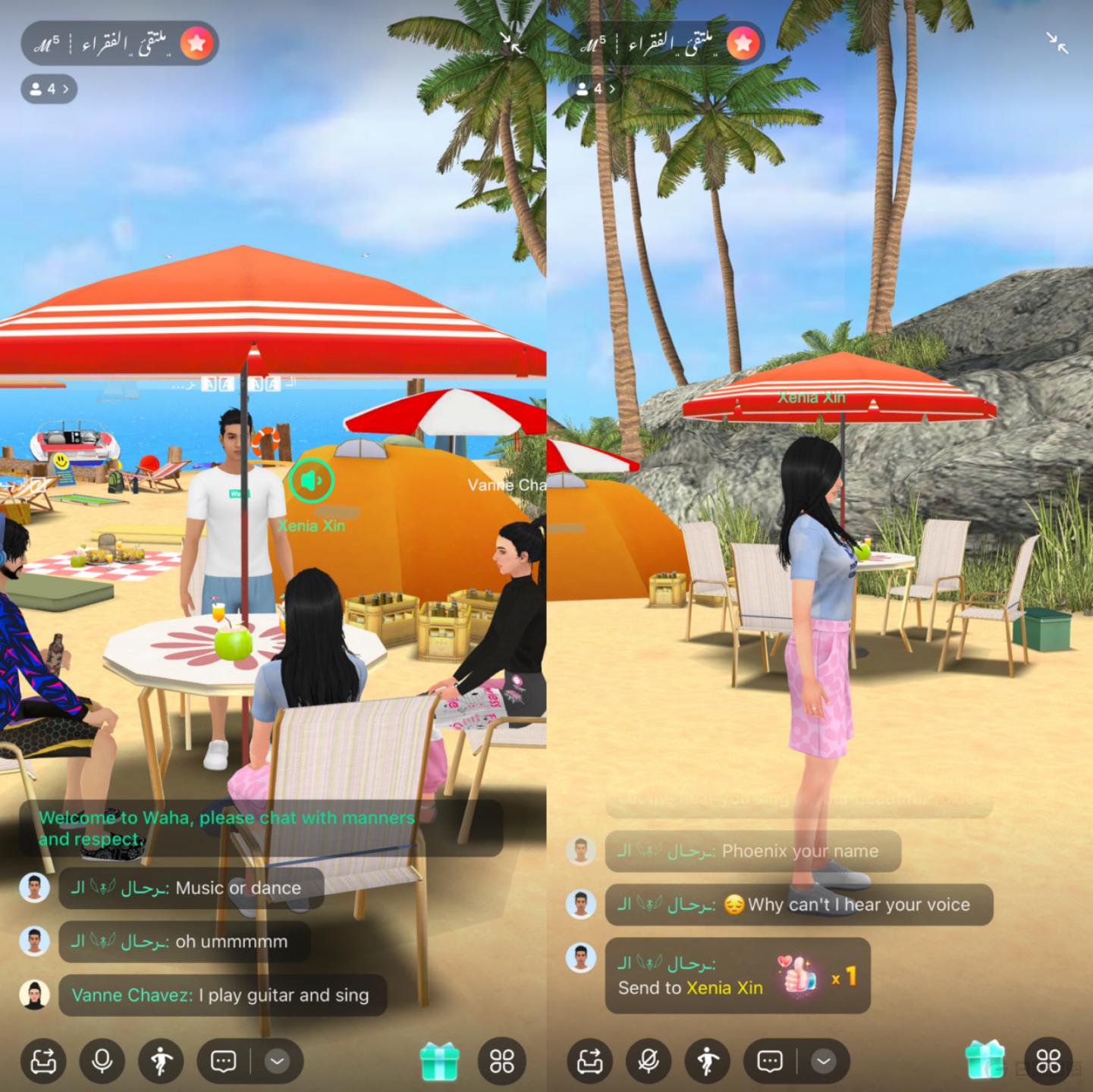This screenshot has height=1092, width=1093.
Task: Mute the active microphone button
Action: [x=102, y=1060]
